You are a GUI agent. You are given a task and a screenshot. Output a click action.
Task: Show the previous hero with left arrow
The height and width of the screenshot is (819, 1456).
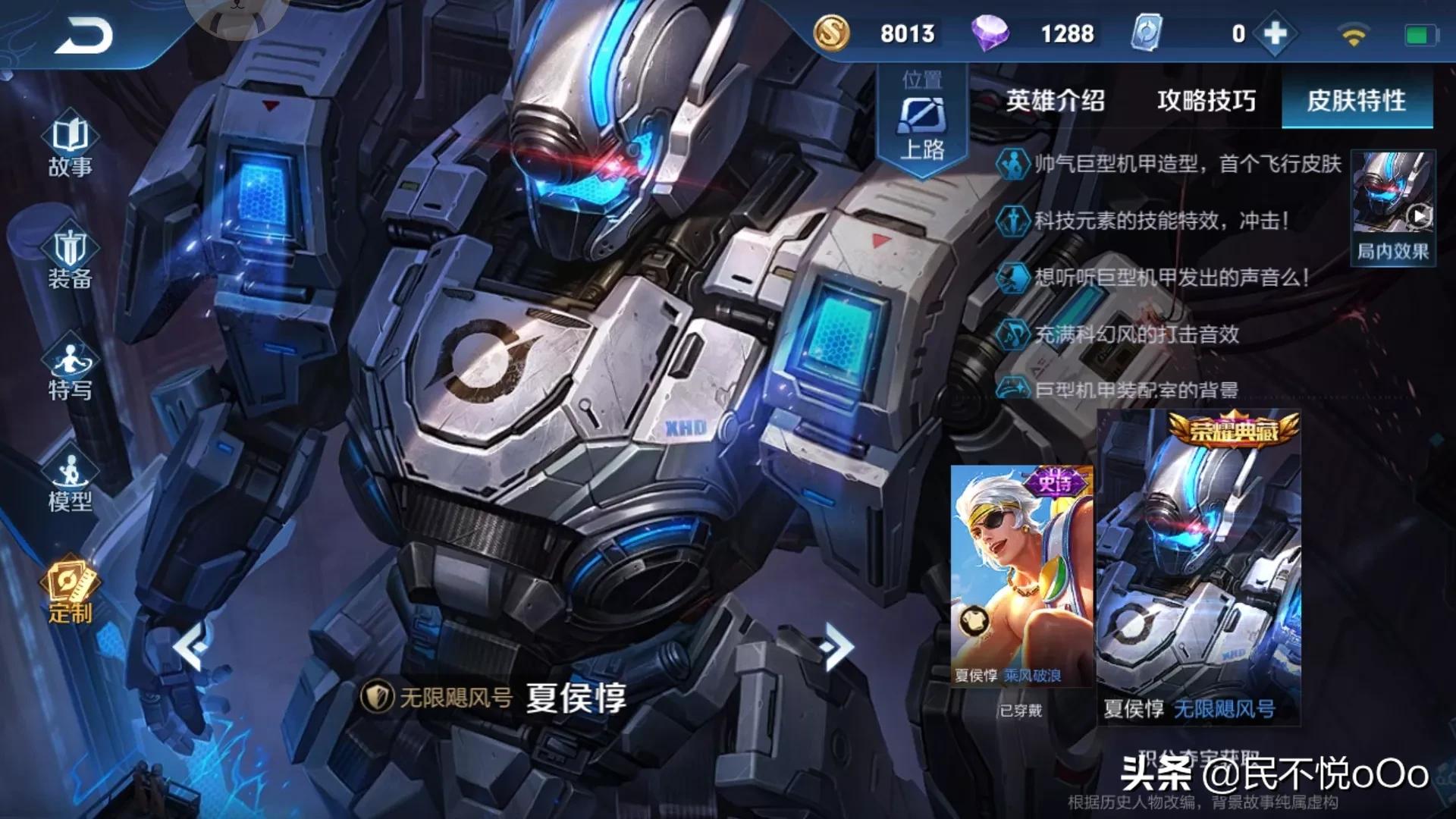click(x=190, y=646)
